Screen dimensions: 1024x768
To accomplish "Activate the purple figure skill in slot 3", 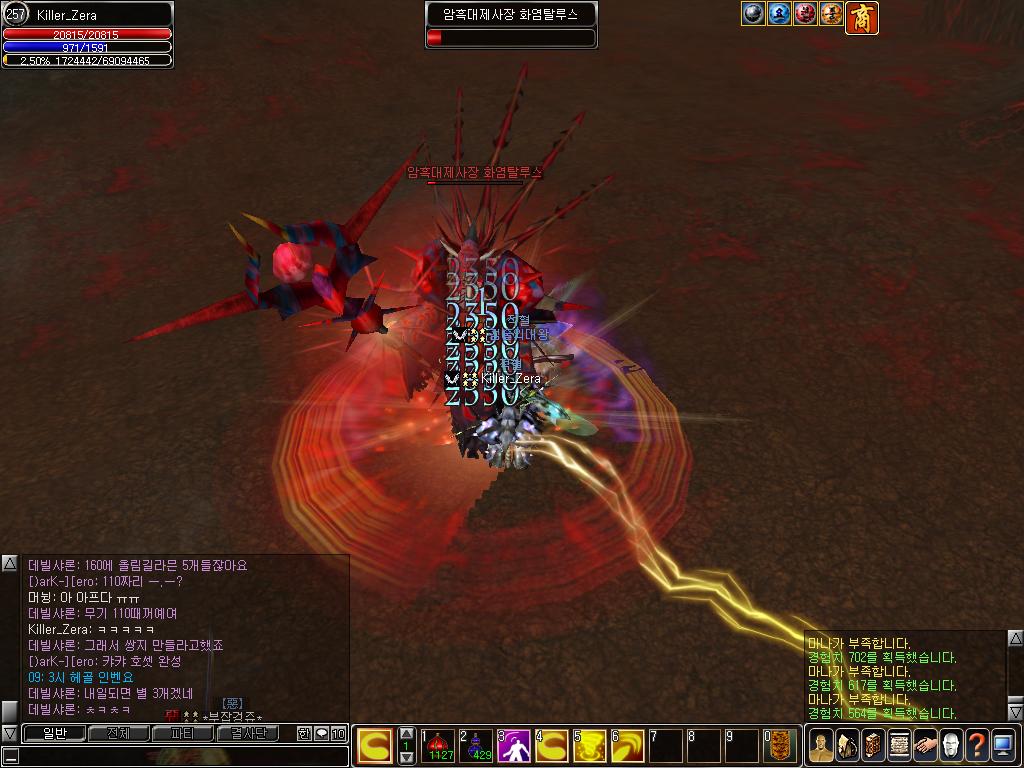I will pyautogui.click(x=515, y=746).
